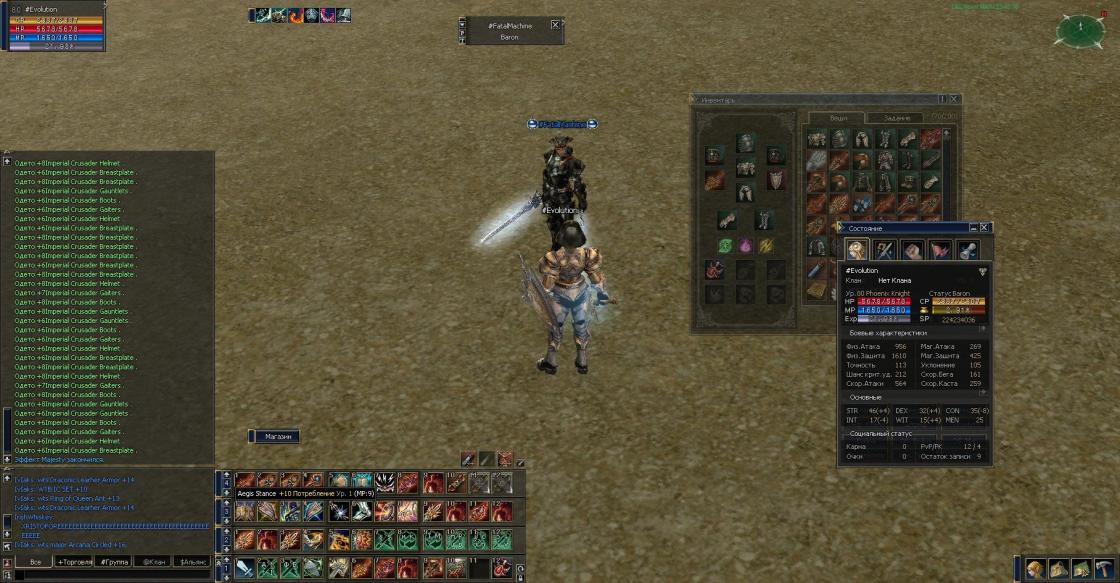Close the #FatalMachine target window

pyautogui.click(x=555, y=25)
